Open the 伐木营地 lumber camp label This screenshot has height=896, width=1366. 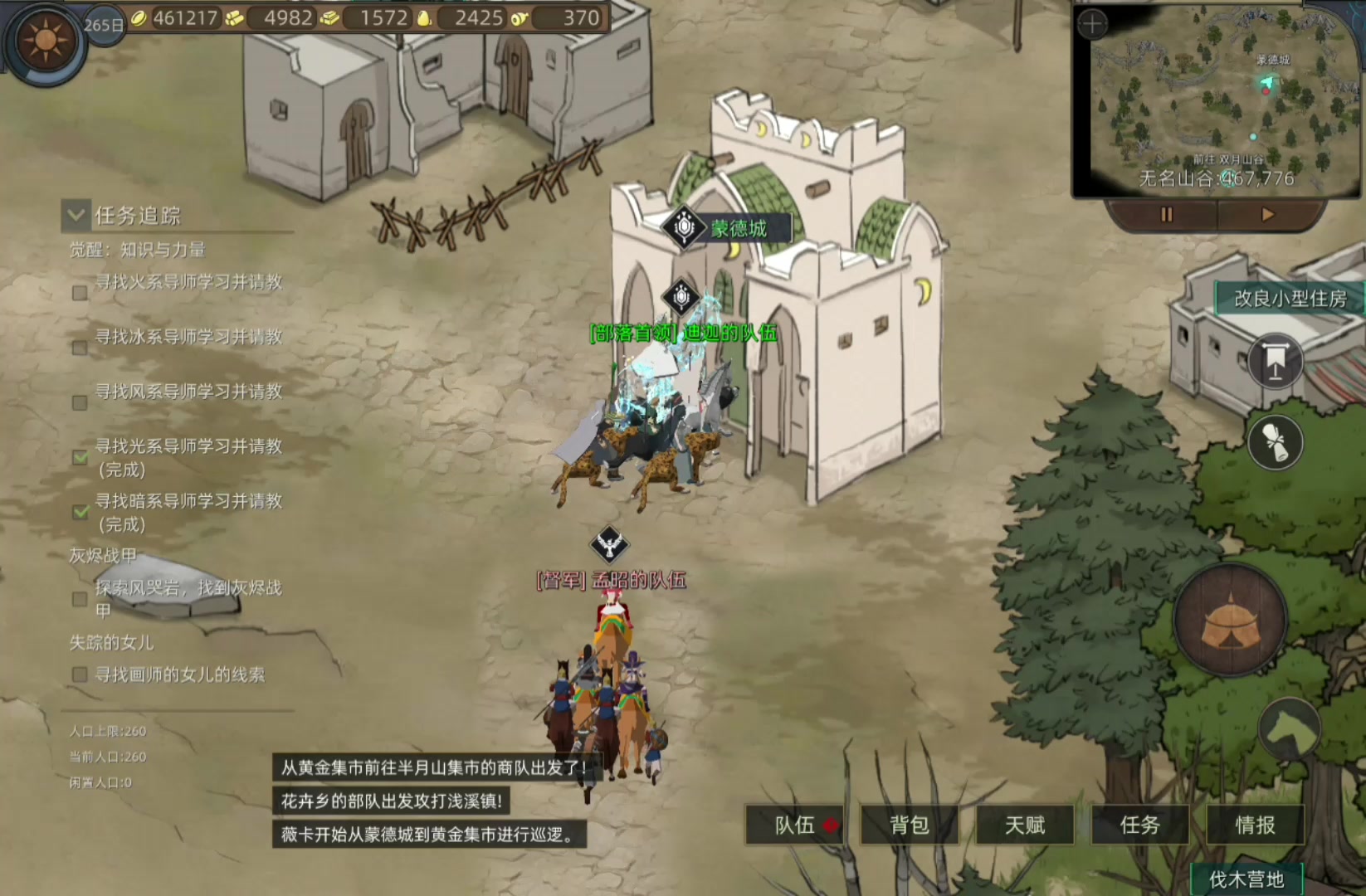coord(1246,879)
